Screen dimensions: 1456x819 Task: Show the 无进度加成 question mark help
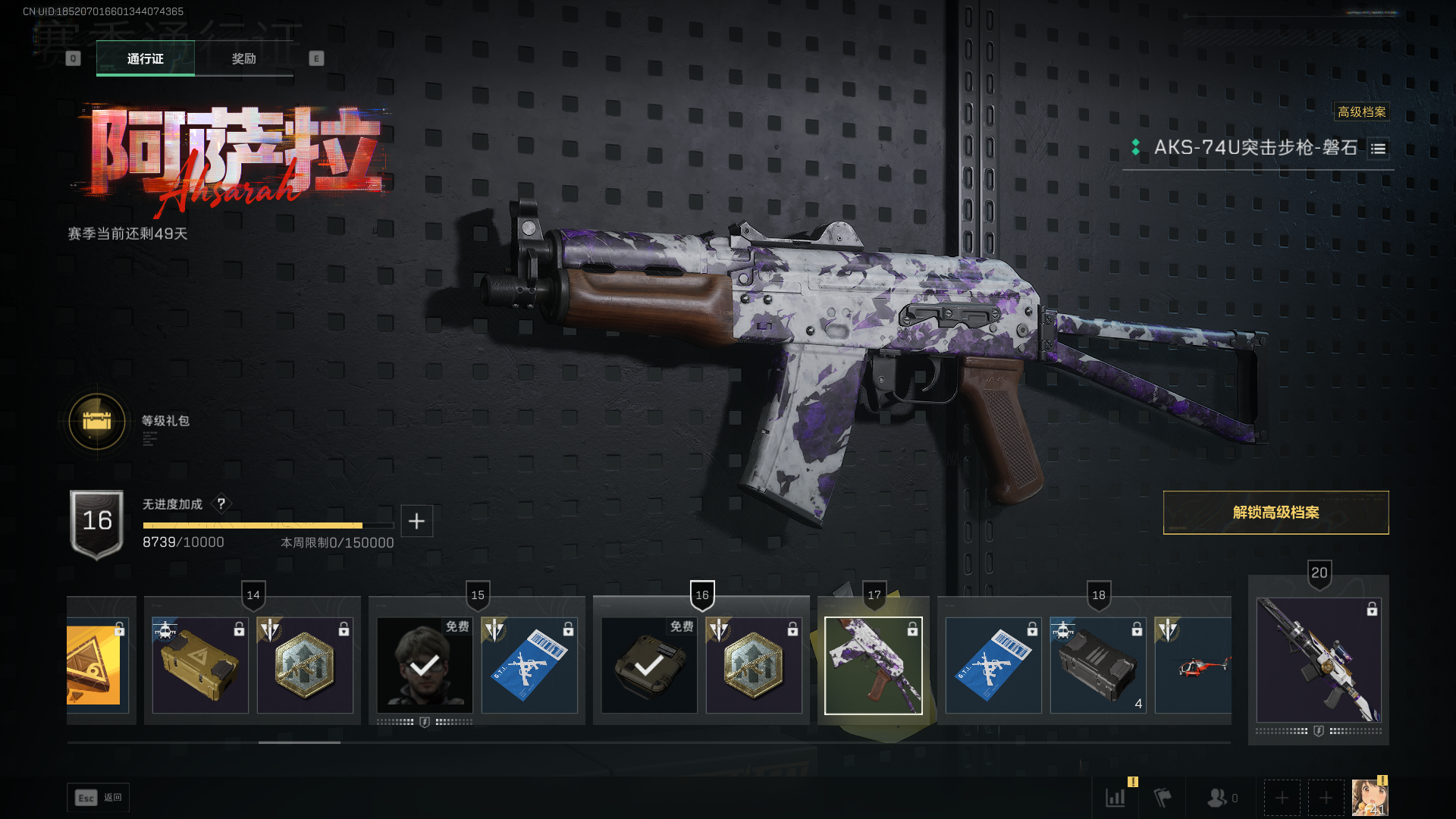tap(221, 504)
